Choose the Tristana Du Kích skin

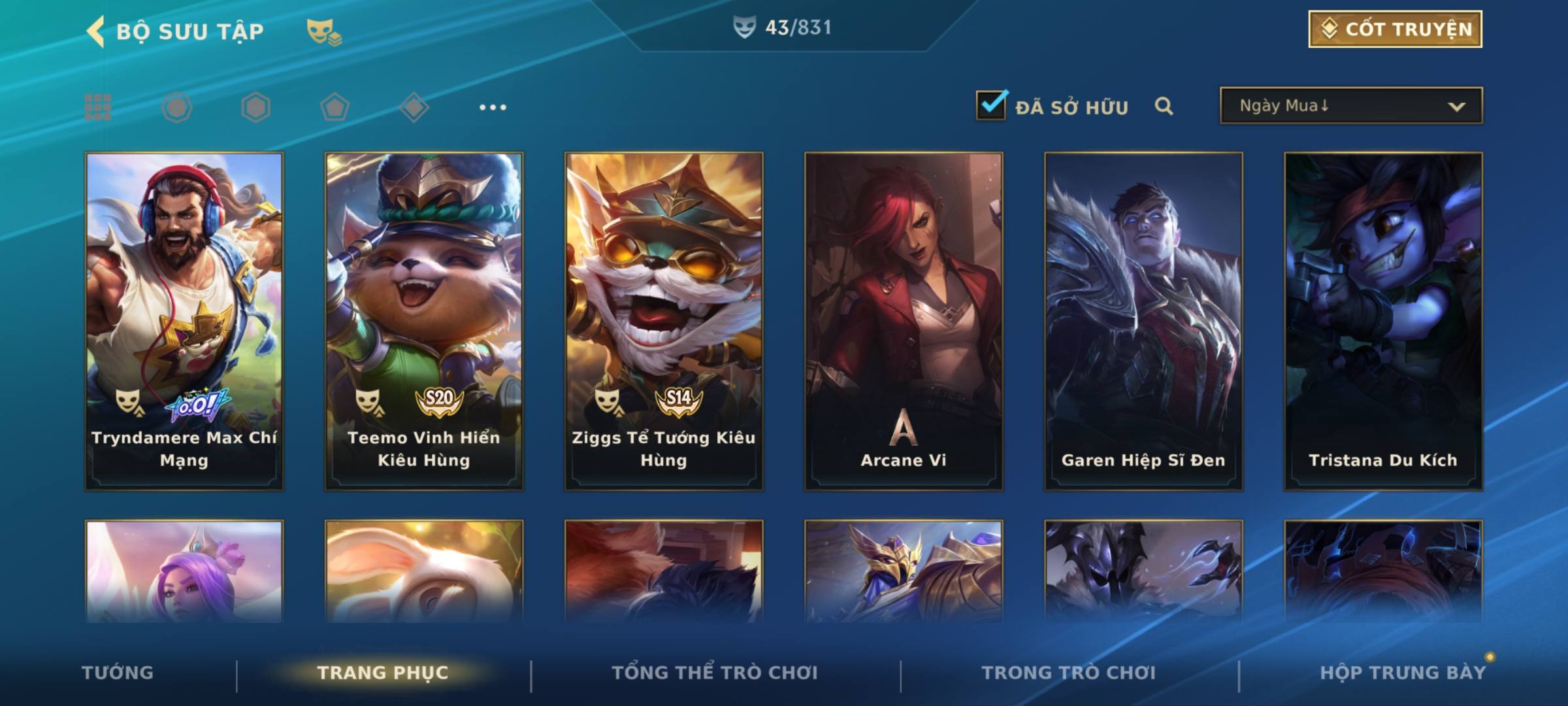(x=1383, y=320)
